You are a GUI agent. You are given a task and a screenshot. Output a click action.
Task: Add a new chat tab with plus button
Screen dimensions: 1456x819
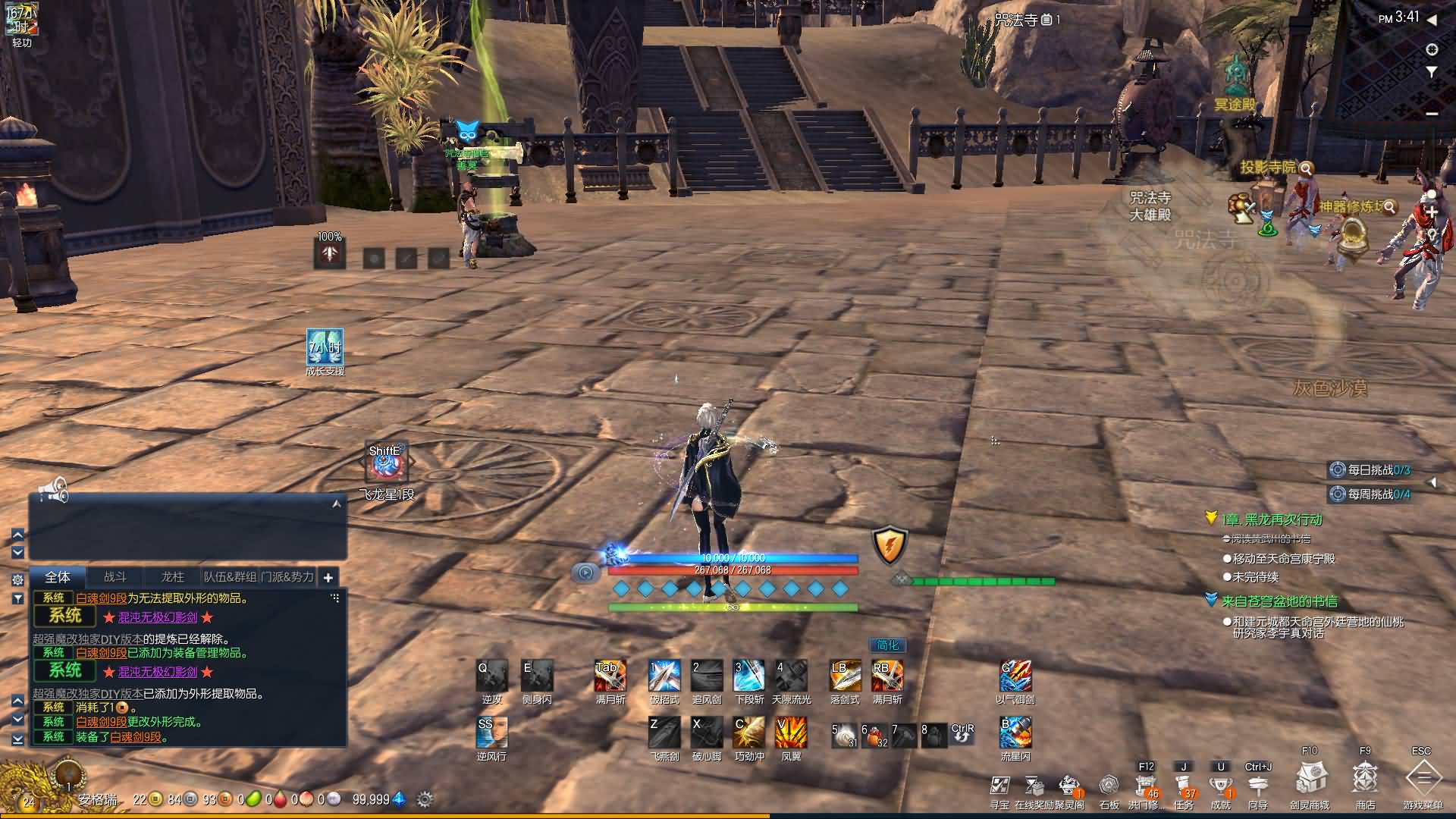pyautogui.click(x=328, y=578)
